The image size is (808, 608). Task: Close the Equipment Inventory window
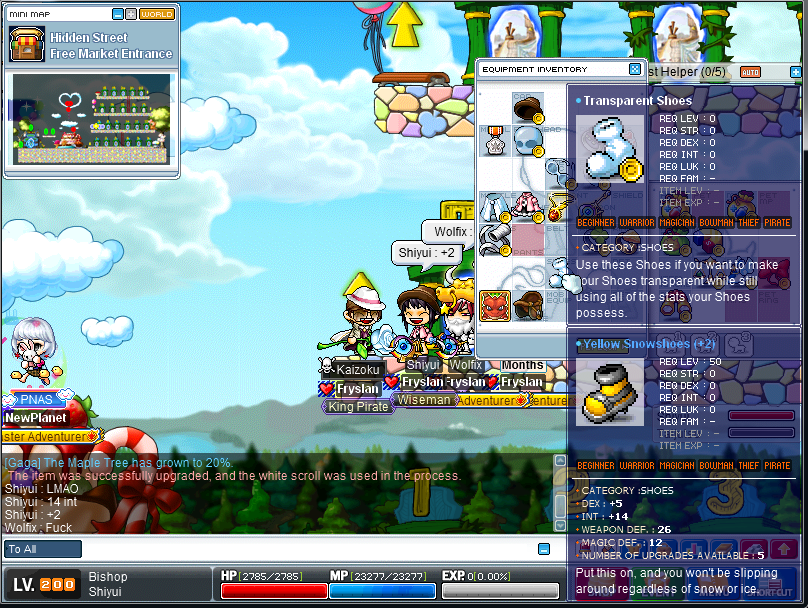(x=634, y=69)
